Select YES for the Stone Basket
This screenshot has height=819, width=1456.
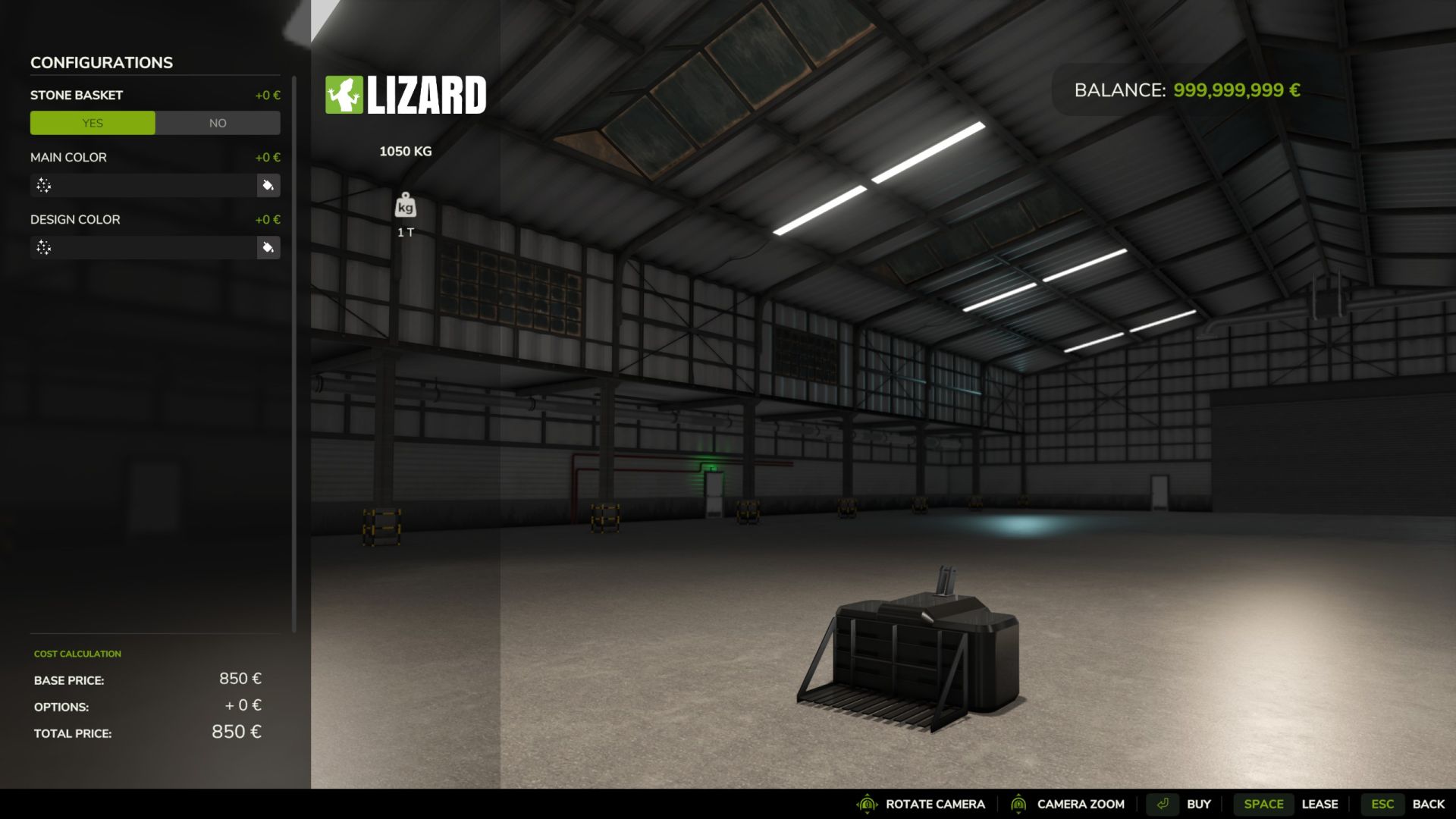[93, 123]
